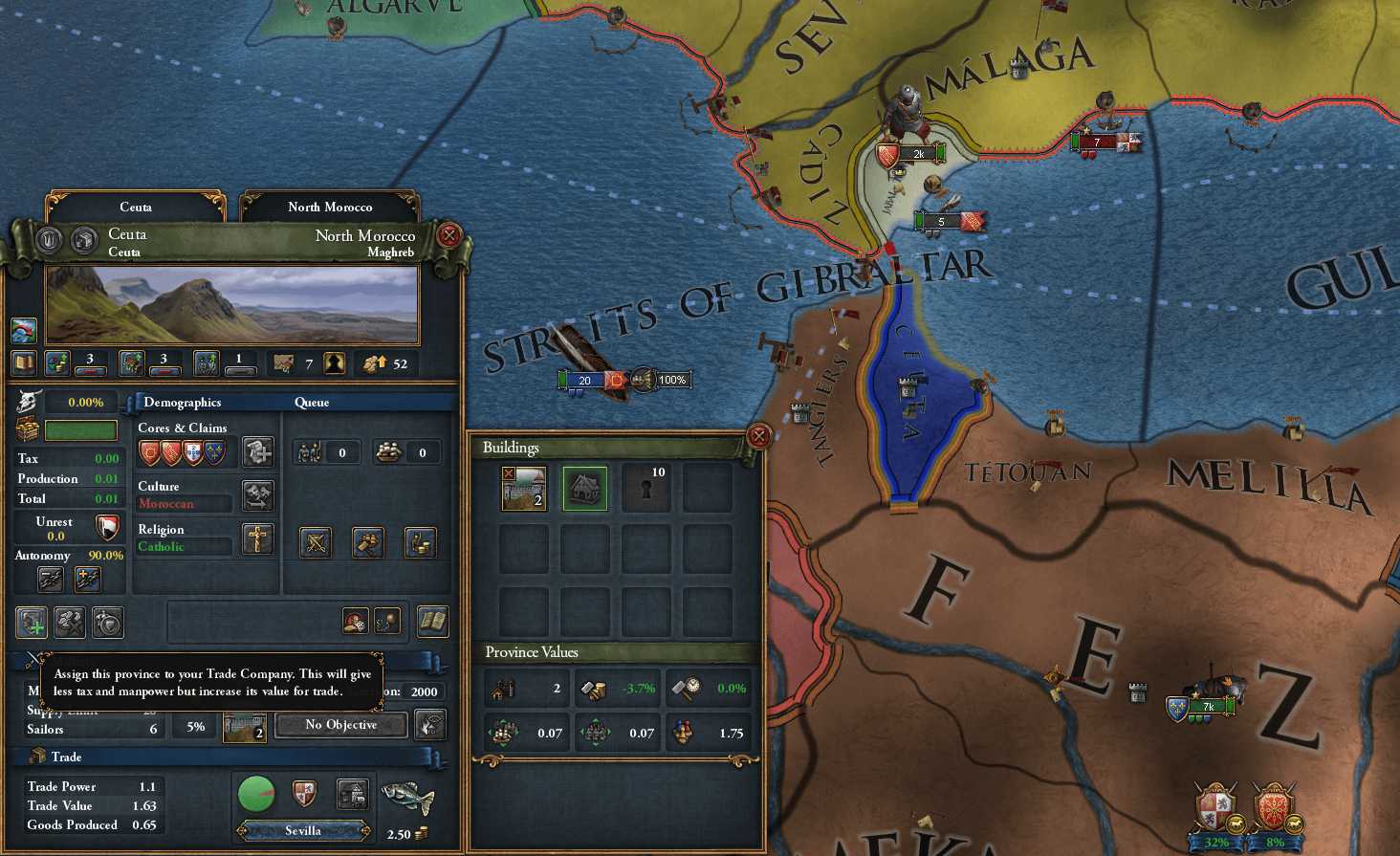The height and width of the screenshot is (856, 1400).
Task: Open the Sevilla trade node
Action: (x=302, y=830)
